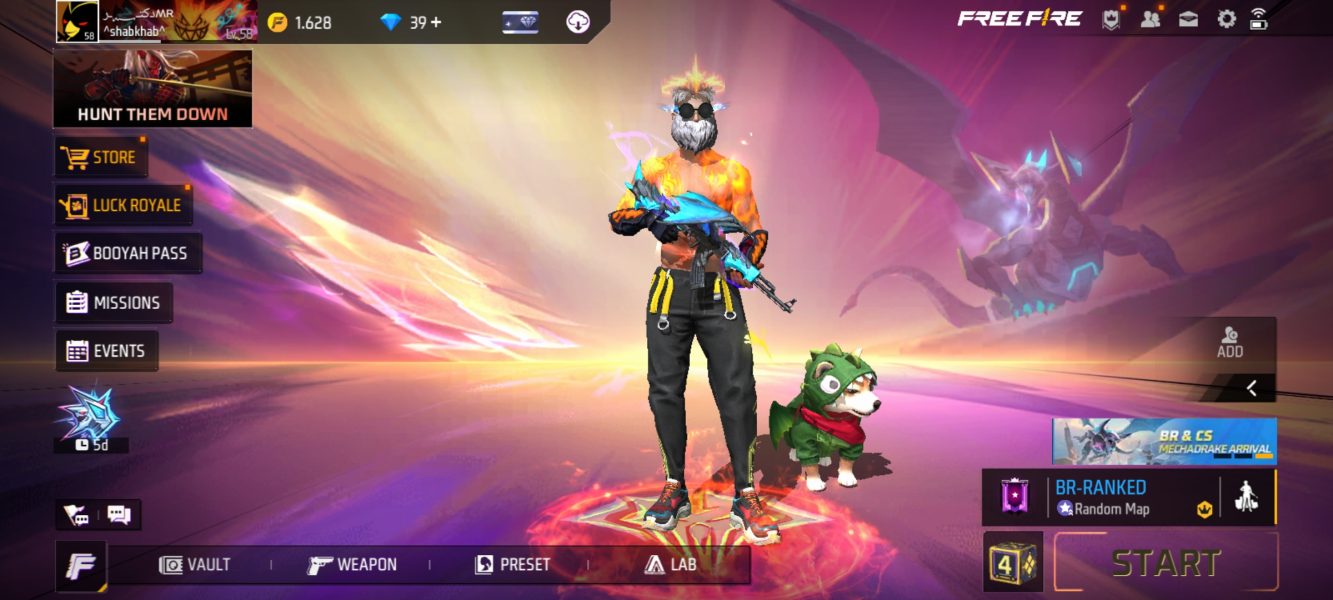The image size is (1333, 600).
Task: Open the mail envelope inbox
Action: pos(1188,19)
